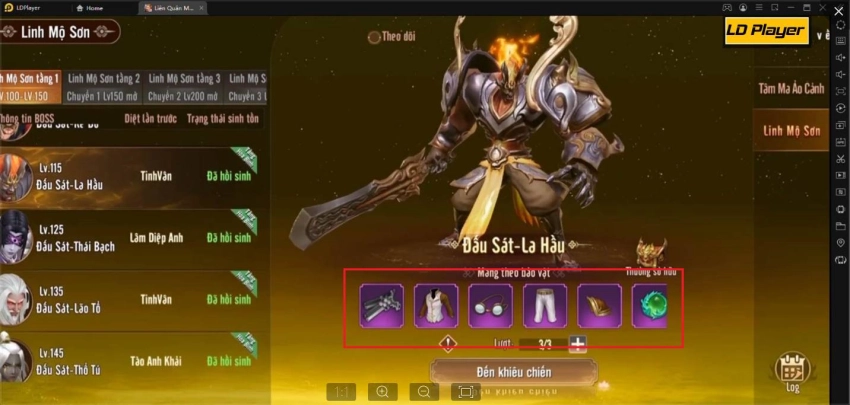Image resolution: width=850 pixels, height=405 pixels.
Task: Click the warning info icon near attempts
Action: [x=449, y=343]
